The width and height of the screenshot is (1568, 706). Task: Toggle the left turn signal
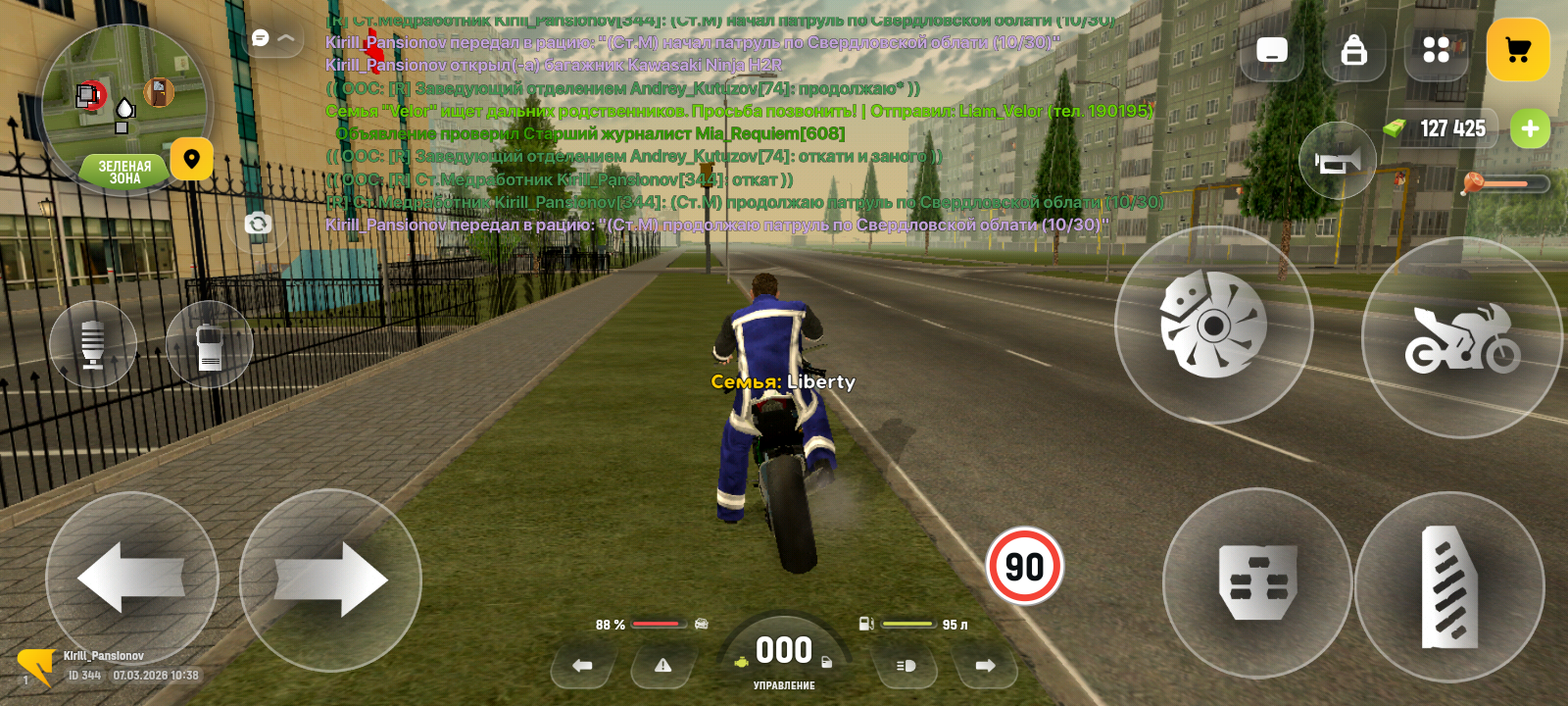pos(582,666)
